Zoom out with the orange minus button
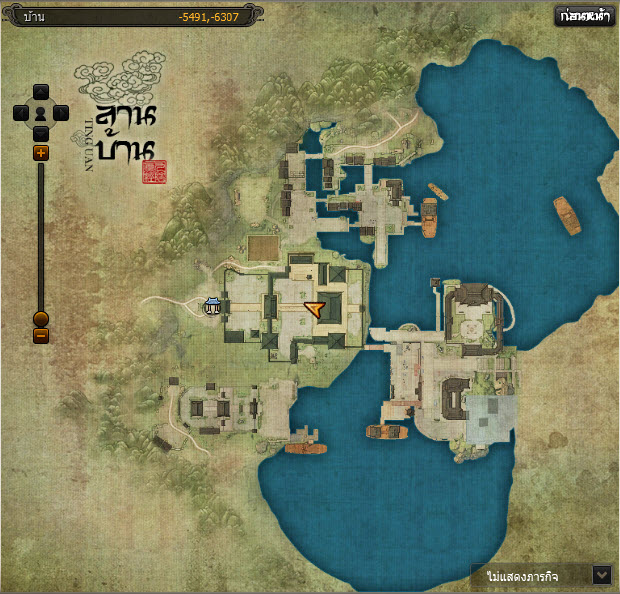This screenshot has width=620, height=594. point(41,336)
